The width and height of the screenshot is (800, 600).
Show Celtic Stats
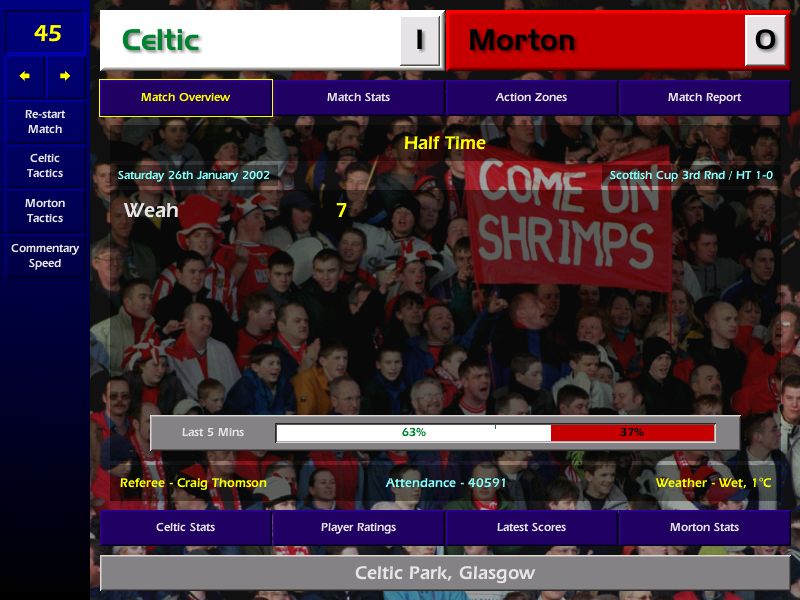pyautogui.click(x=186, y=527)
